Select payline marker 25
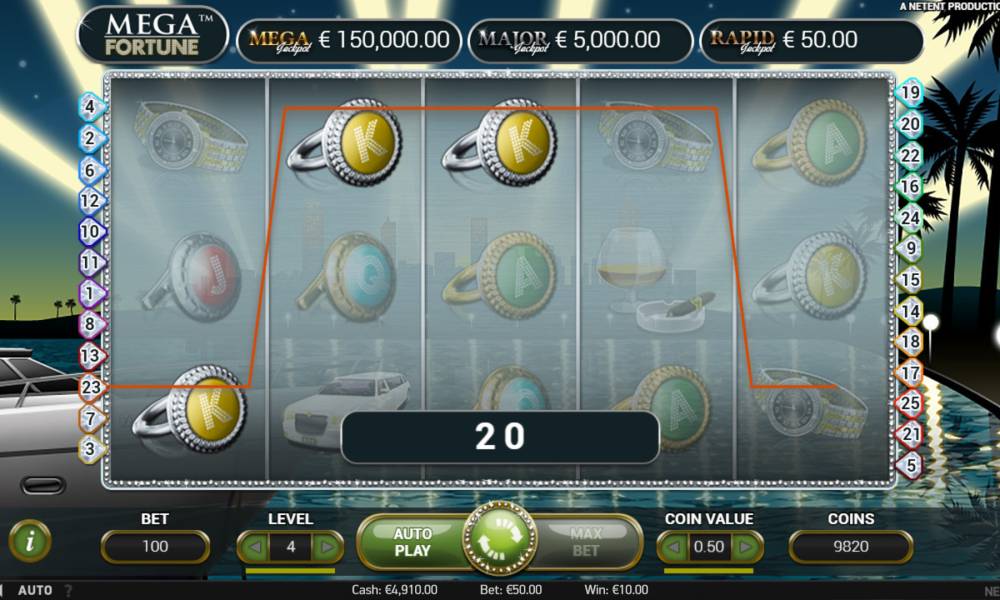The height and width of the screenshot is (600, 1000). pyautogui.click(x=910, y=403)
